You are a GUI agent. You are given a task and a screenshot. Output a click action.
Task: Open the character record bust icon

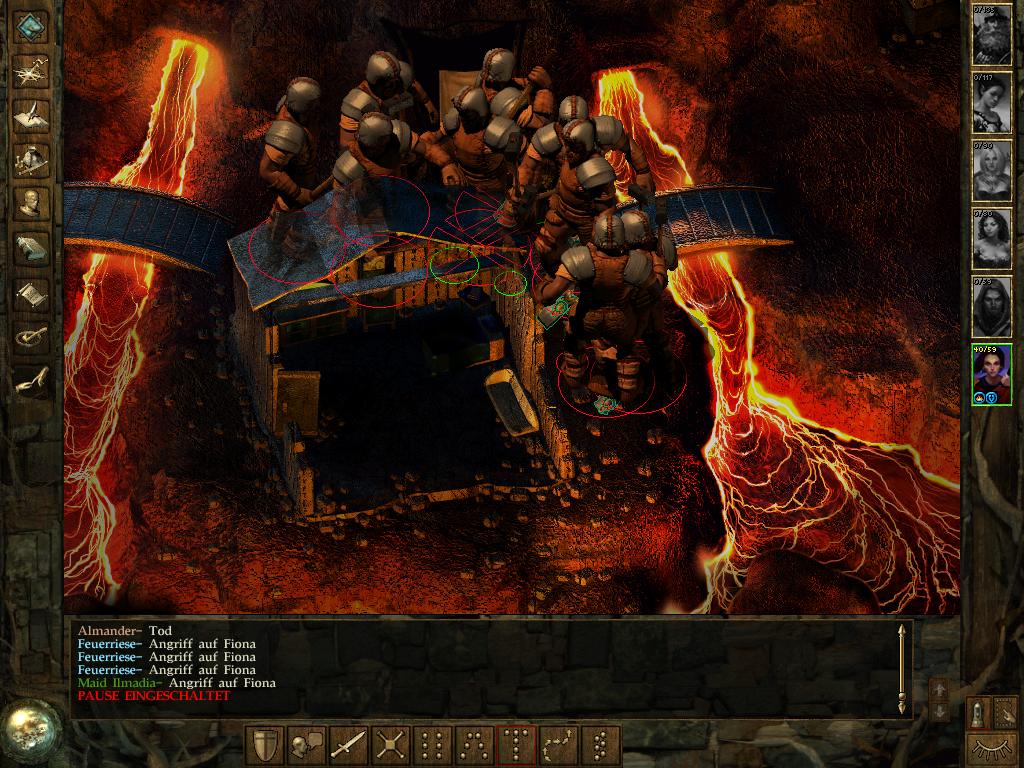coord(32,203)
